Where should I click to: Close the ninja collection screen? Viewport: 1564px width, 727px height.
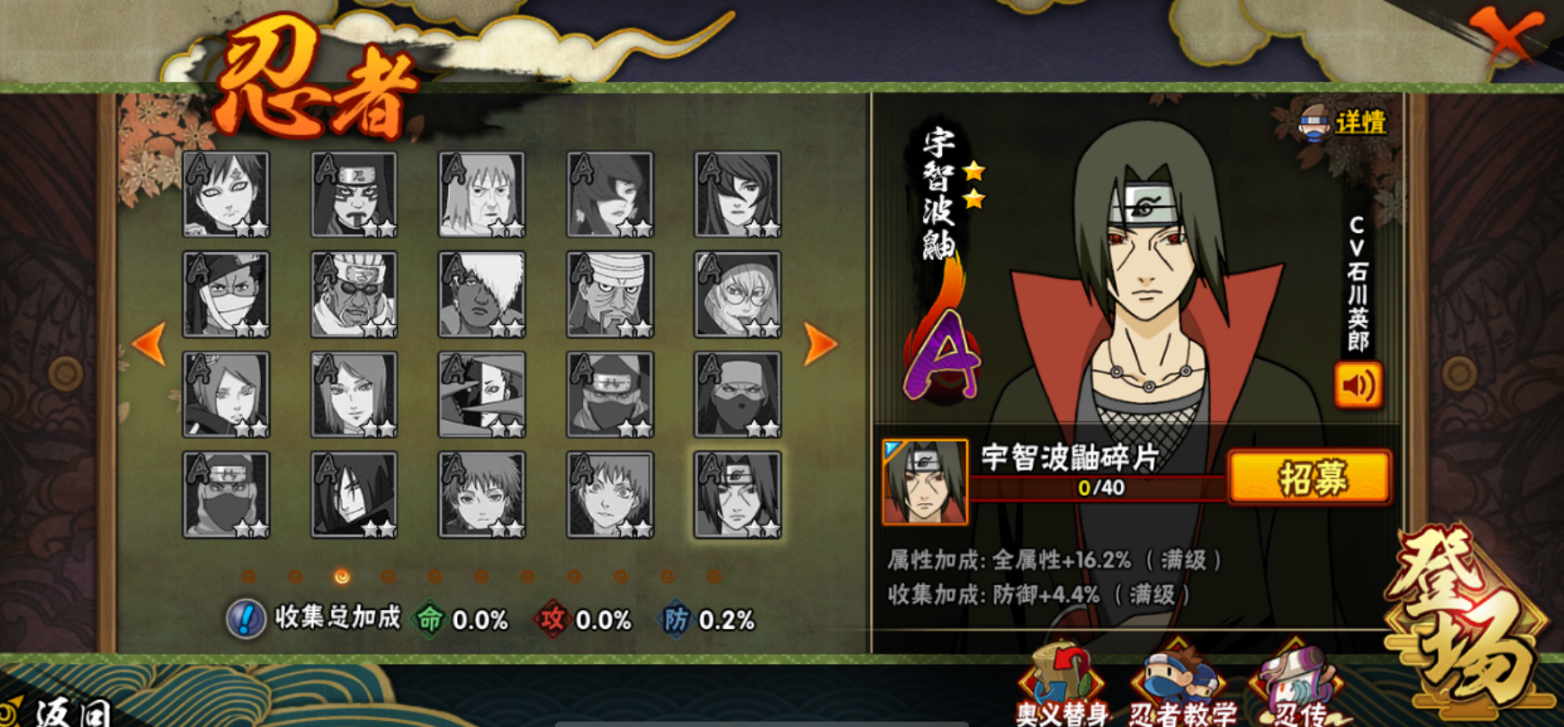coord(1505,37)
